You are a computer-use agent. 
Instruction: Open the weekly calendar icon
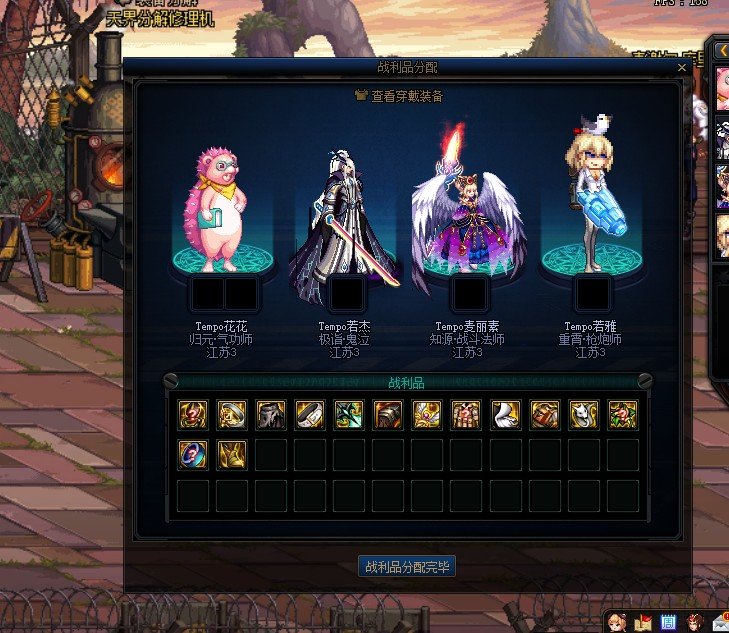click(669, 622)
